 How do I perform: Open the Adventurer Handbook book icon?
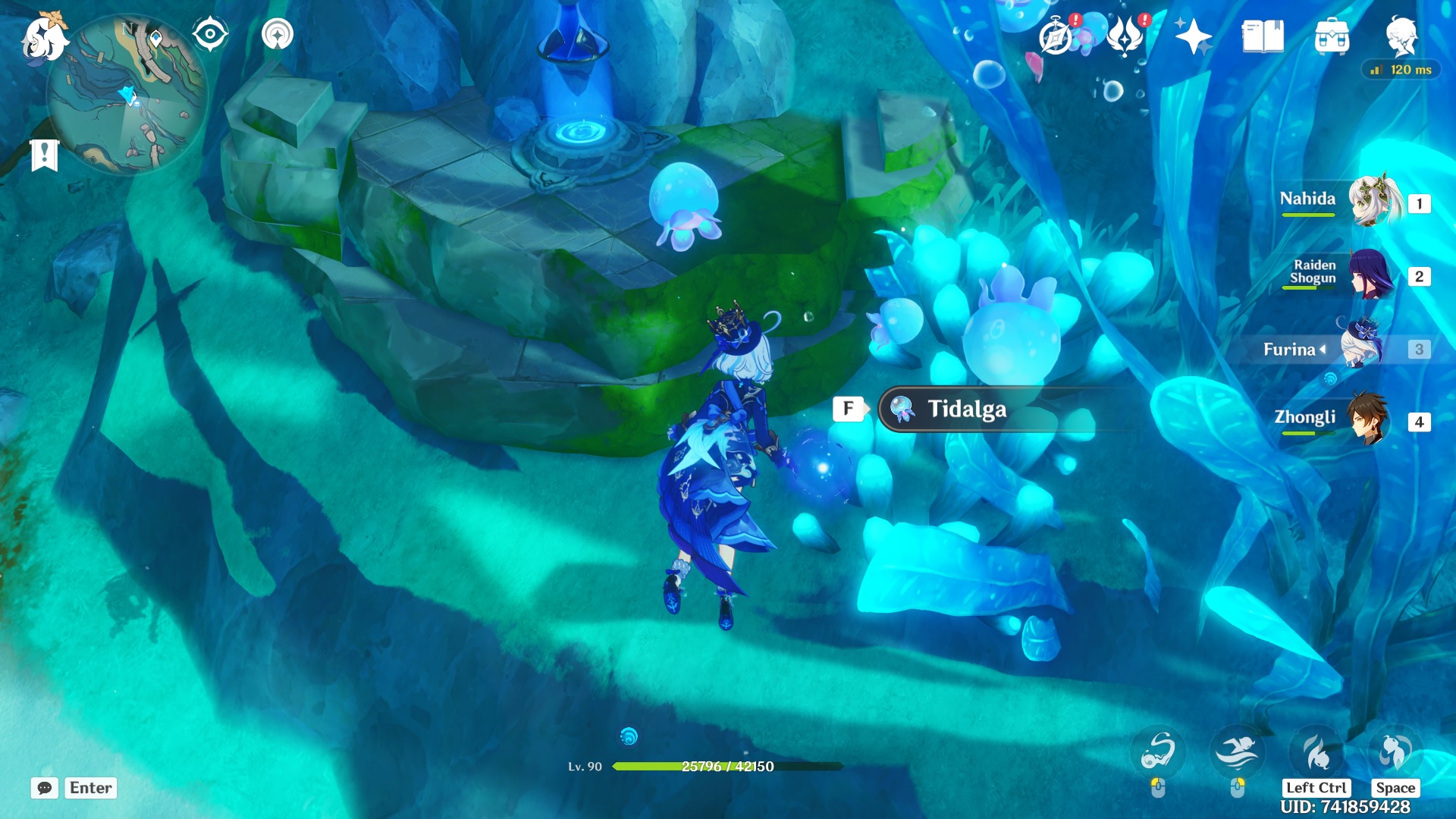[x=1263, y=36]
